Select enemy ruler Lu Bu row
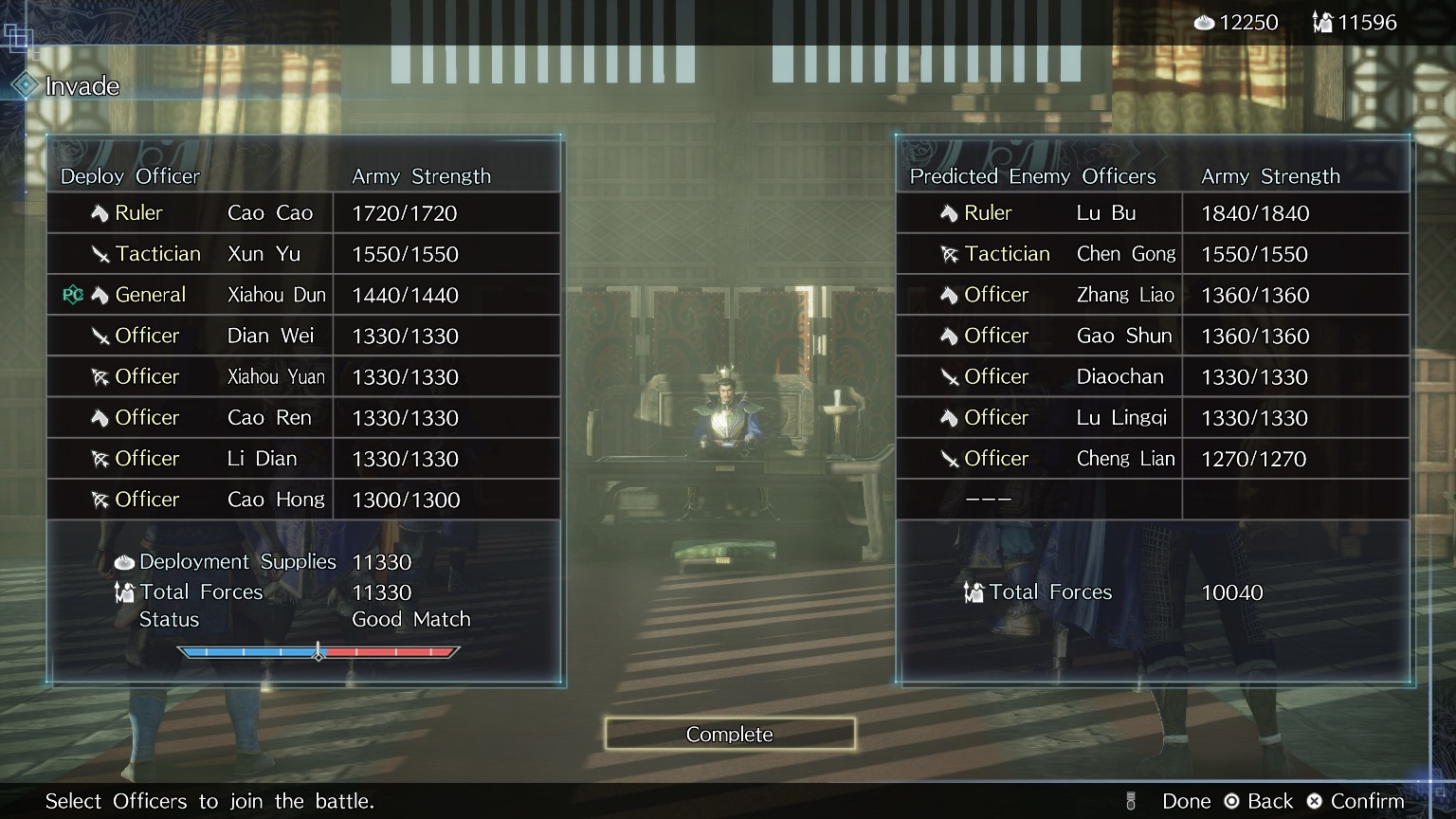Screen dimensions: 1456x819 point(1153,213)
